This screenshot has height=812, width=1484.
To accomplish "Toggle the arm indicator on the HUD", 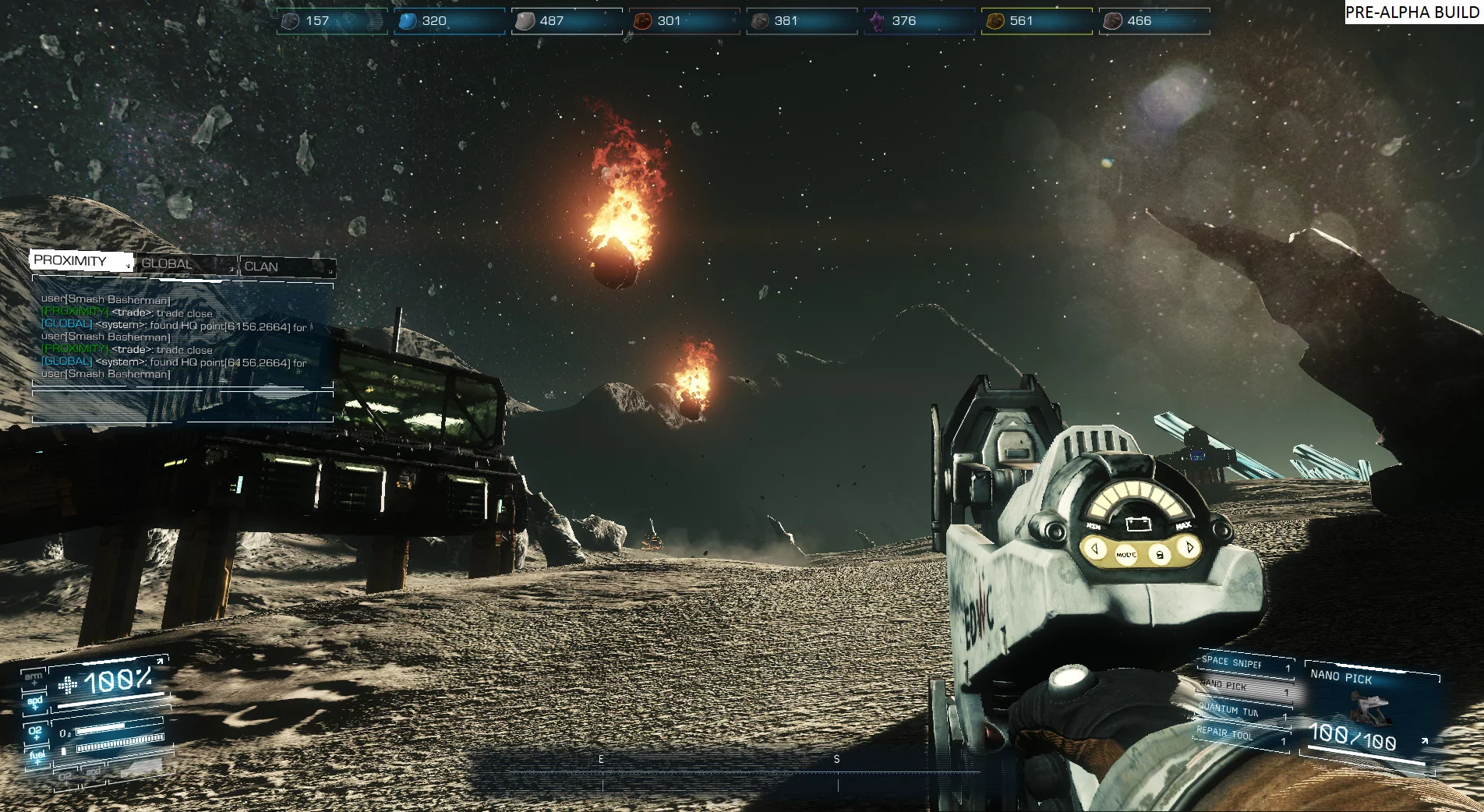I will (33, 678).
